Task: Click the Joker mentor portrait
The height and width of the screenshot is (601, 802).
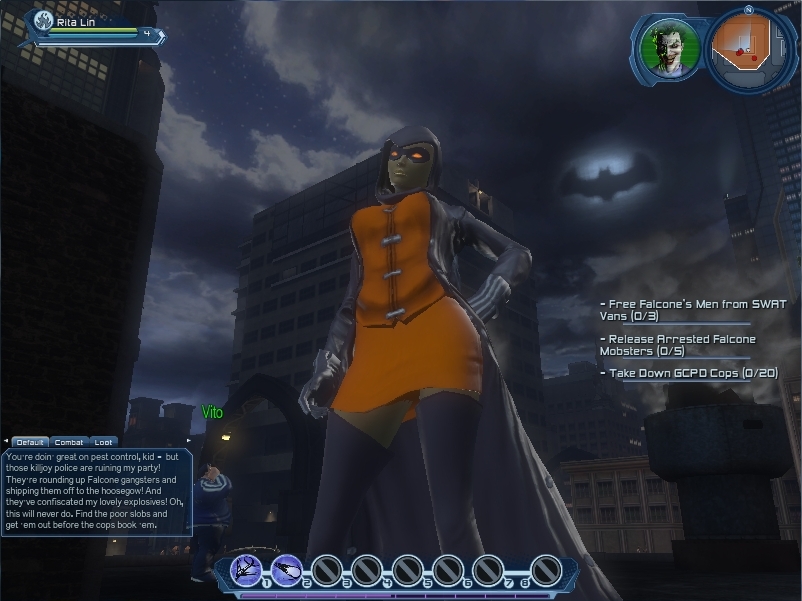Action: click(x=668, y=46)
